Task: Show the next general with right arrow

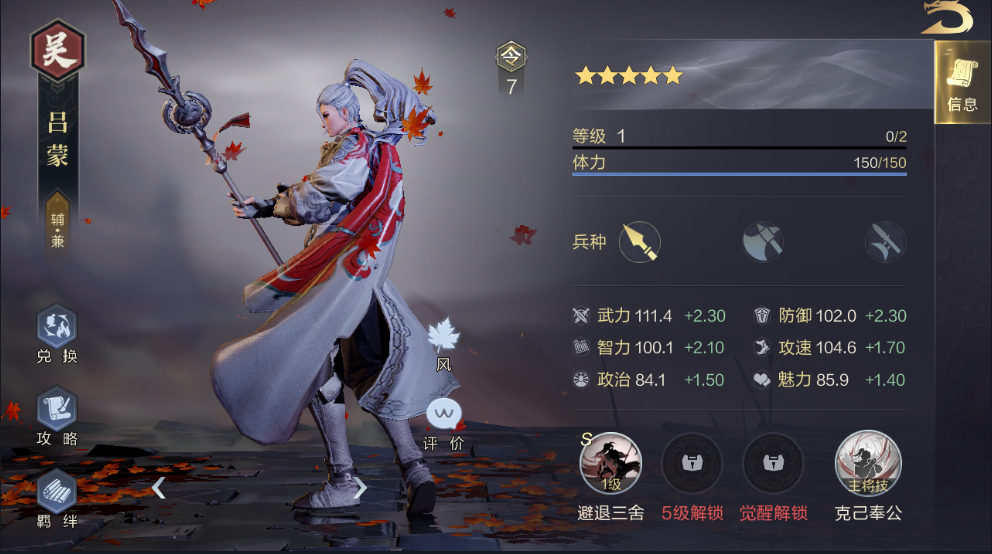Action: (361, 488)
